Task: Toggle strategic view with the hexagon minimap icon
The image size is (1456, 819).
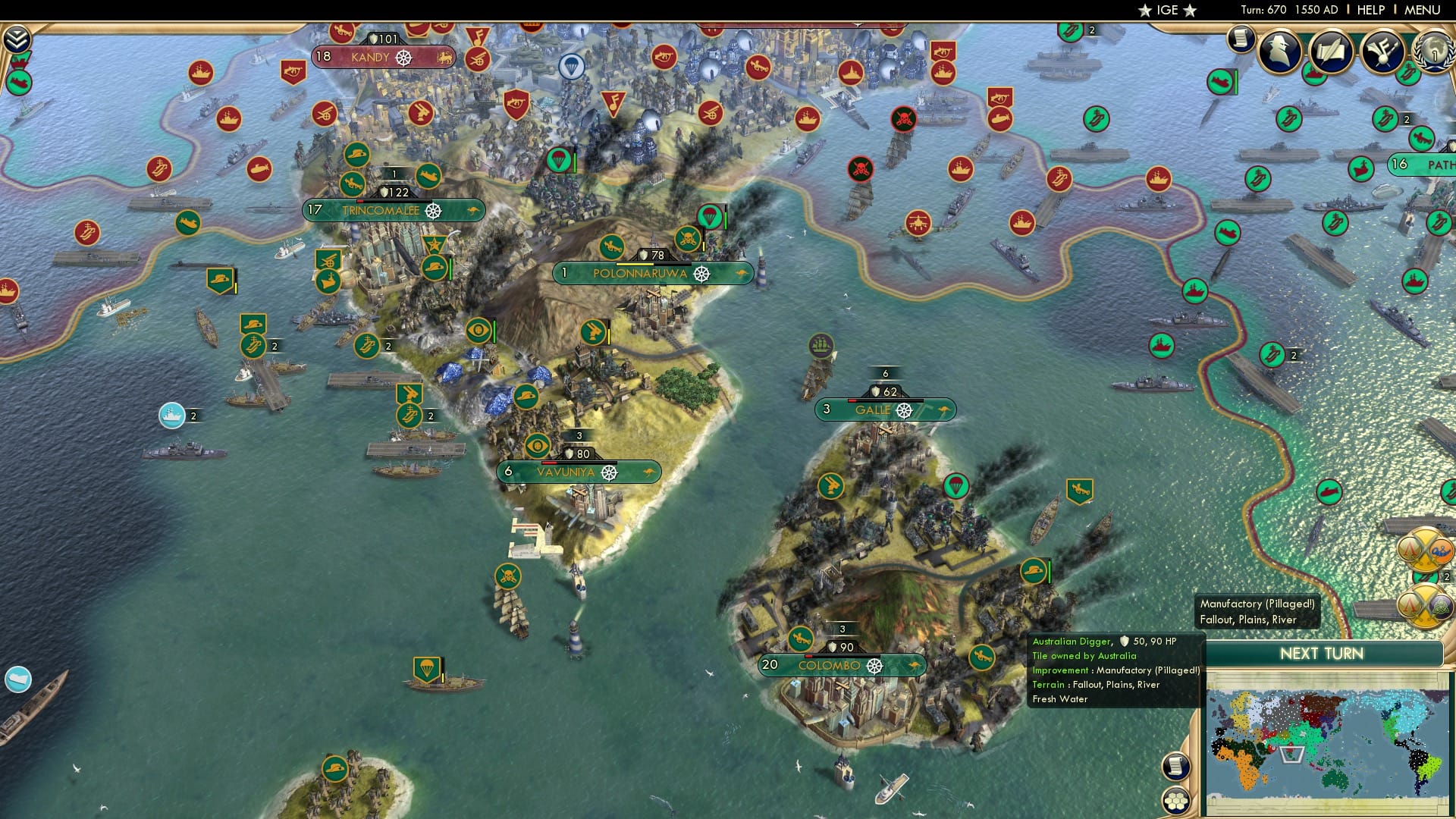Action: [1177, 801]
